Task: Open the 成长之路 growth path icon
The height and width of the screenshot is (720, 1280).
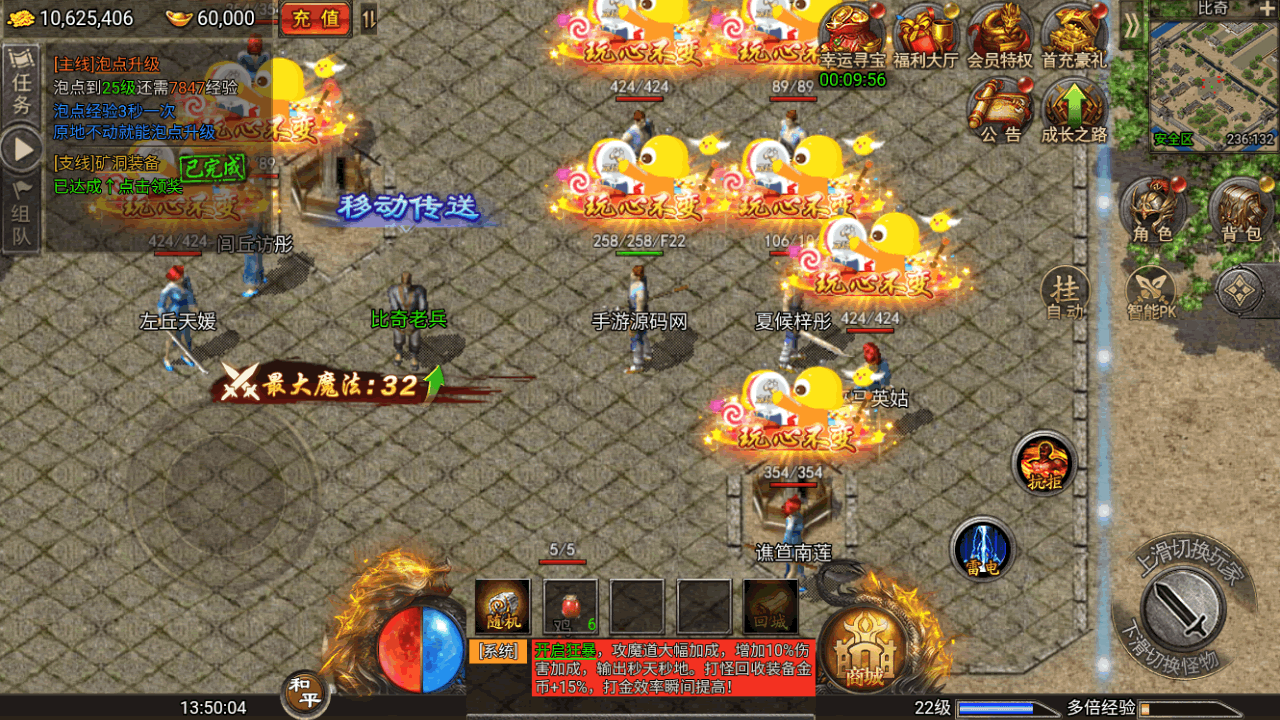Action: (1074, 110)
